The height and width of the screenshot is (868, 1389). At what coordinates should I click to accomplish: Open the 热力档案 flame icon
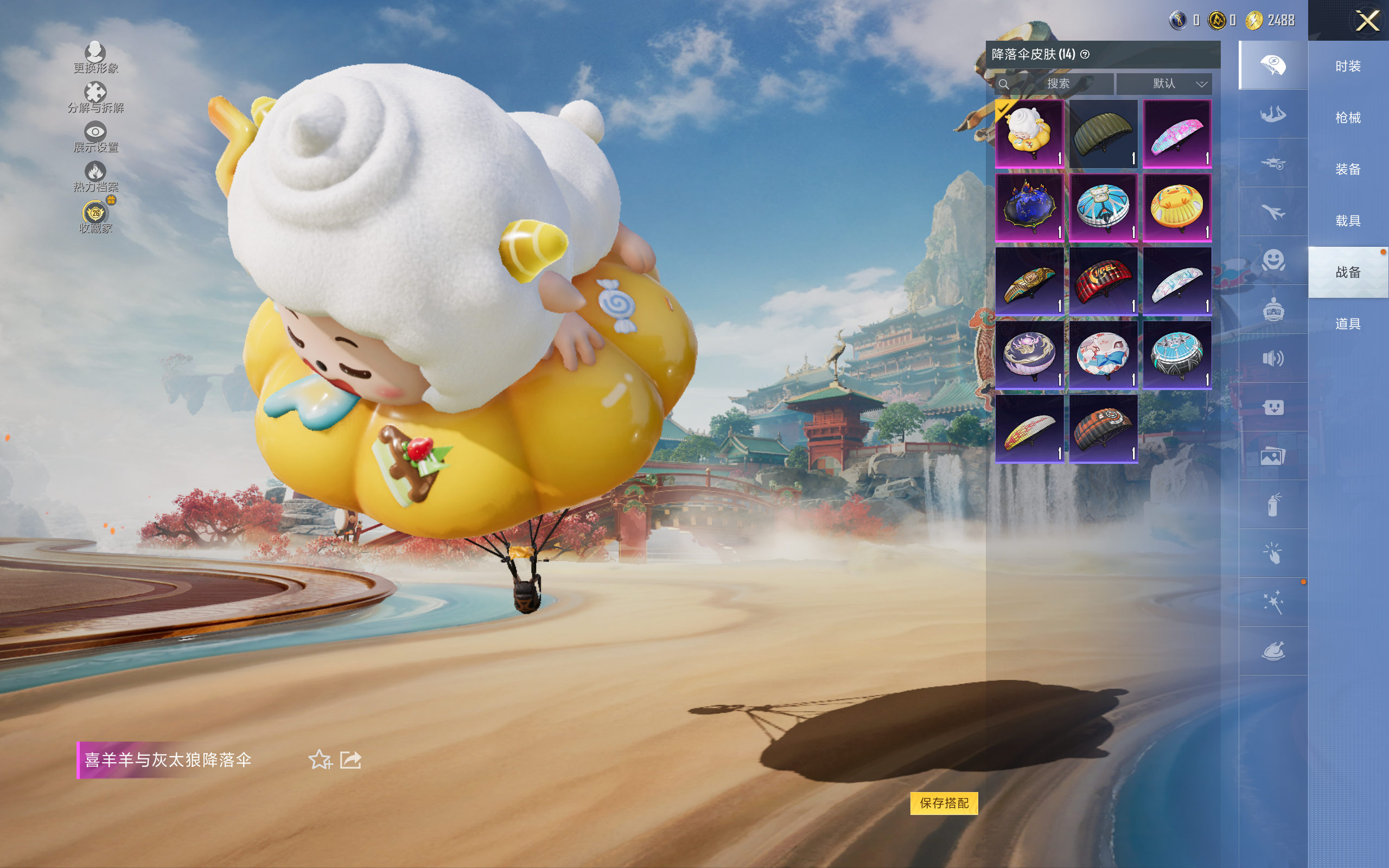point(95,176)
